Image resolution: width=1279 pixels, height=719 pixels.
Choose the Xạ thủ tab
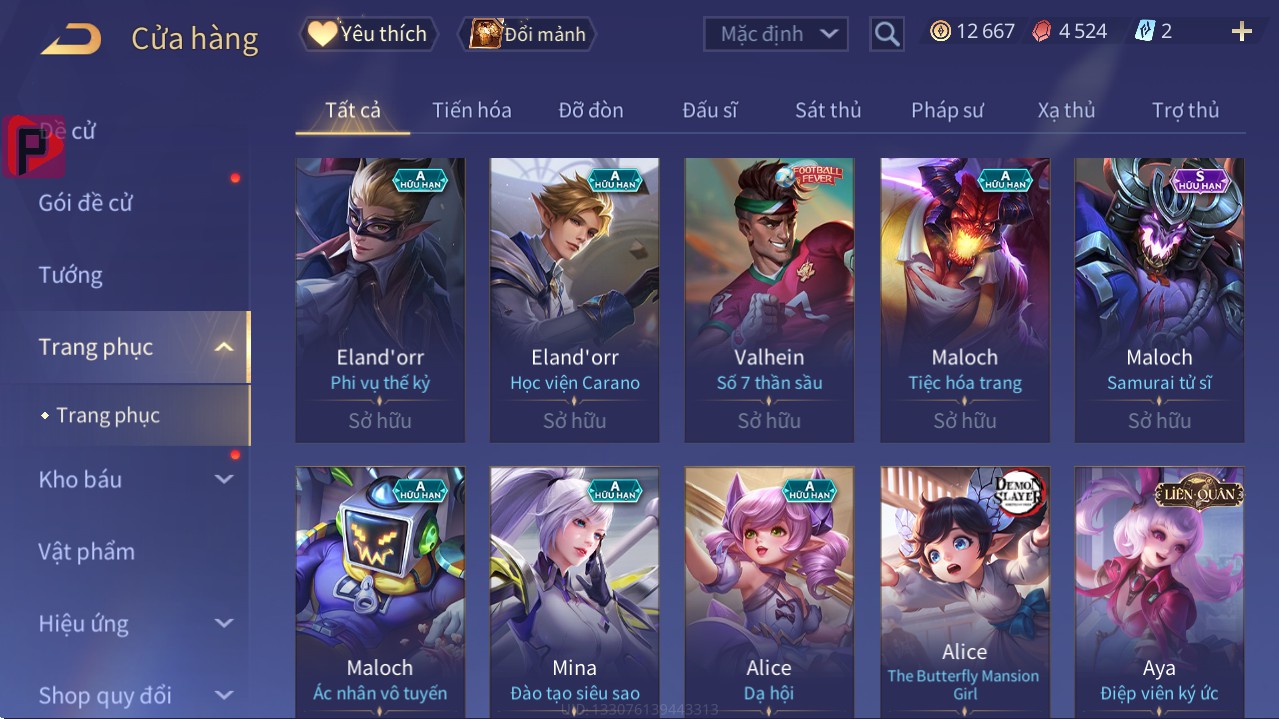(1066, 110)
